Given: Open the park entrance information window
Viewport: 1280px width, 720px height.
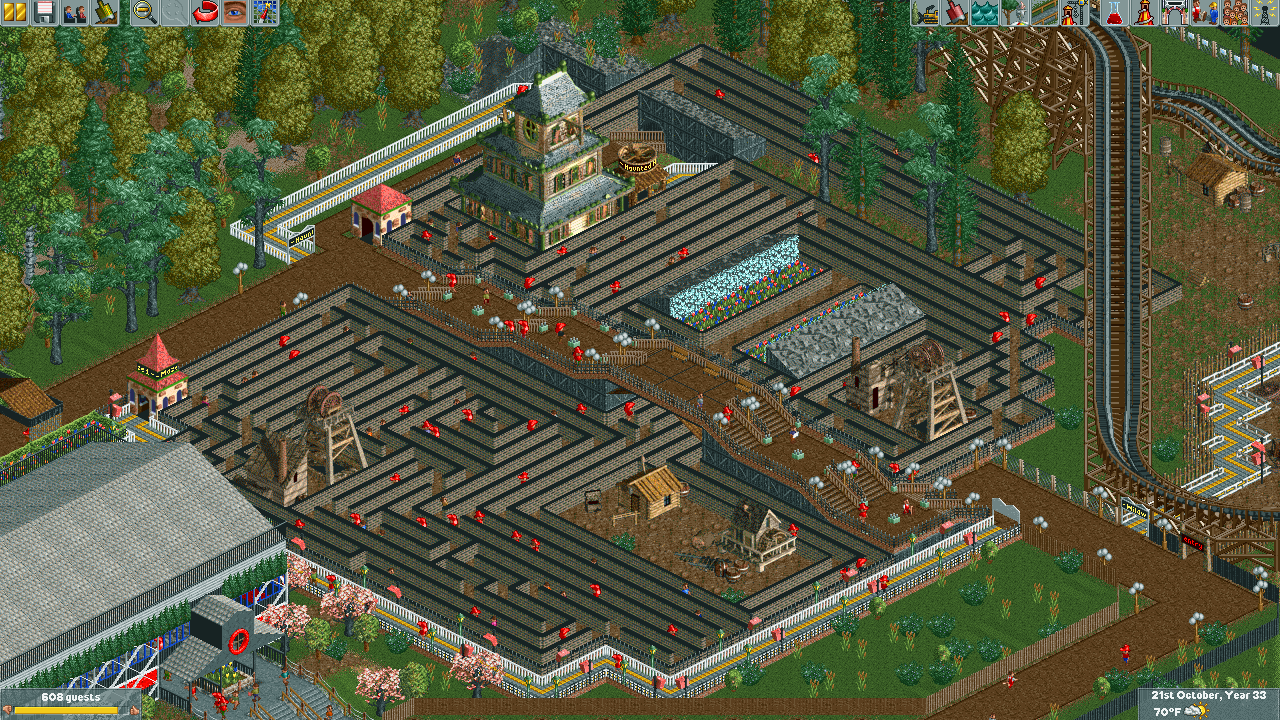Looking at the screenshot, I should pos(1173,12).
